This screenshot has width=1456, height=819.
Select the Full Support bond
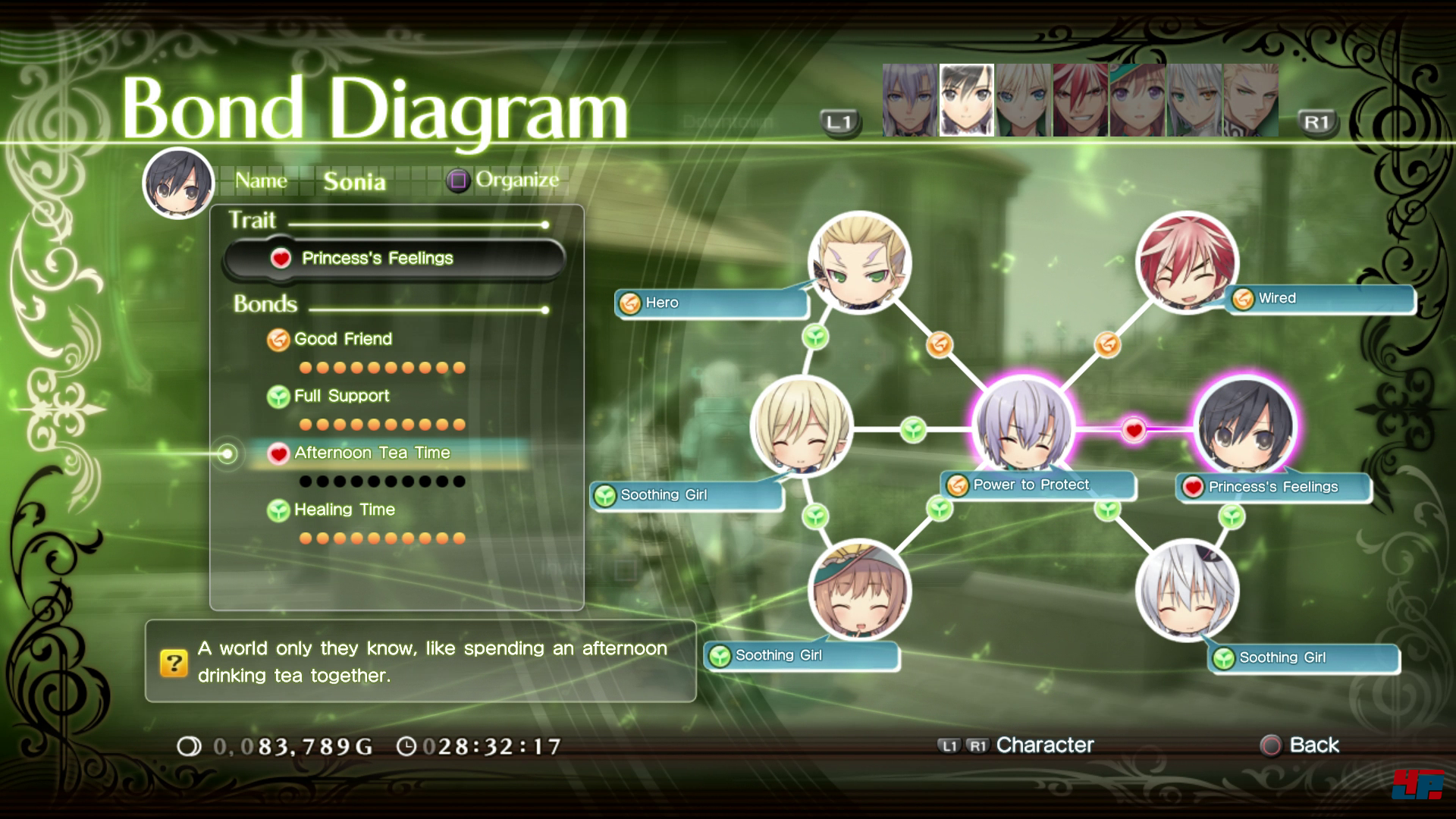[341, 396]
